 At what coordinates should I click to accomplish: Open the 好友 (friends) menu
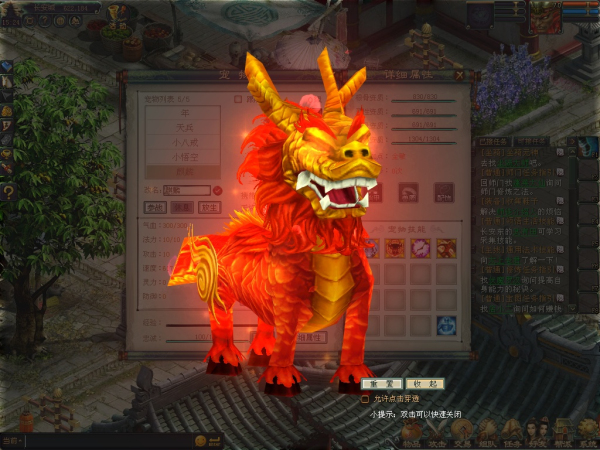coord(538,435)
